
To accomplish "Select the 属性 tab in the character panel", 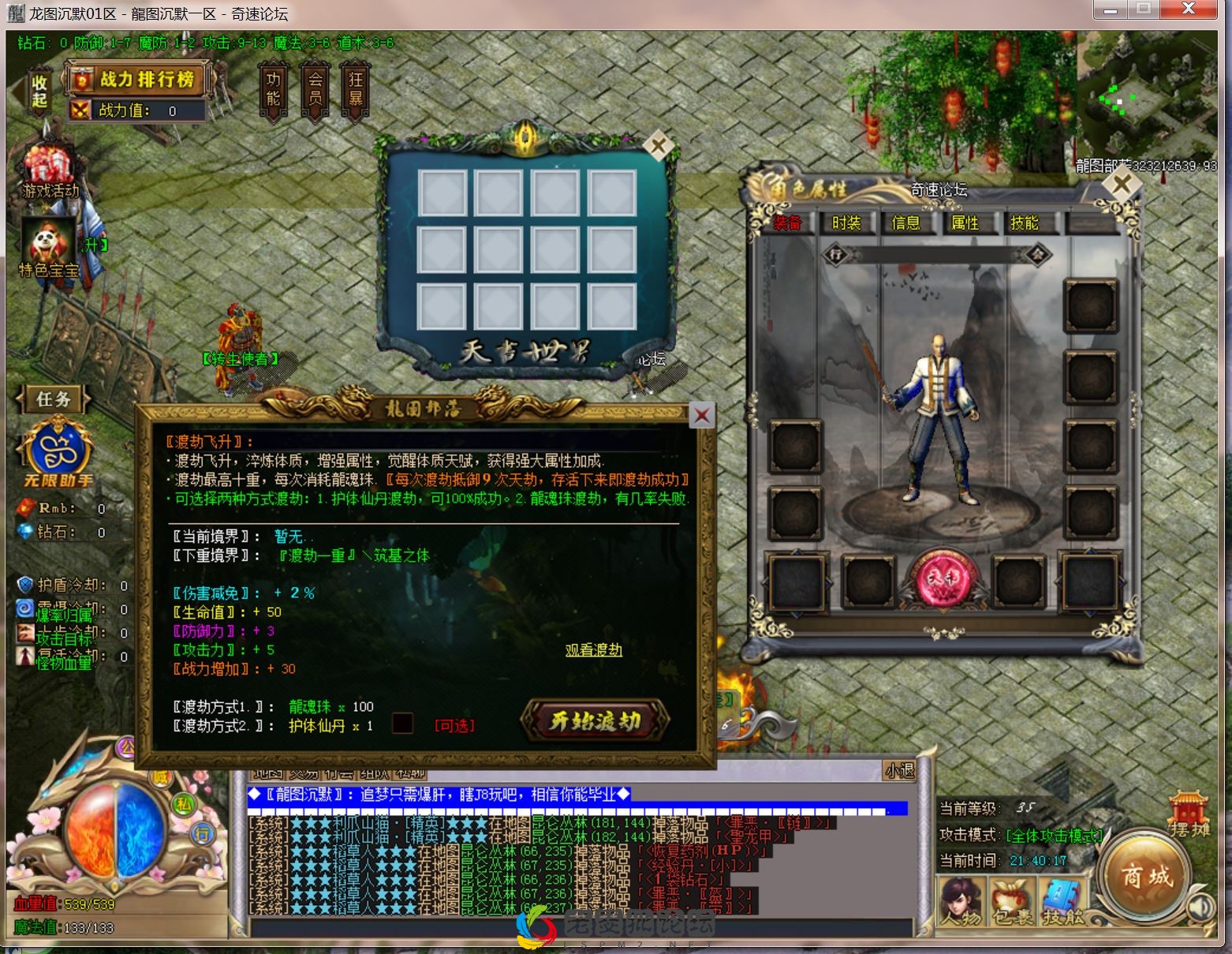I will click(967, 223).
